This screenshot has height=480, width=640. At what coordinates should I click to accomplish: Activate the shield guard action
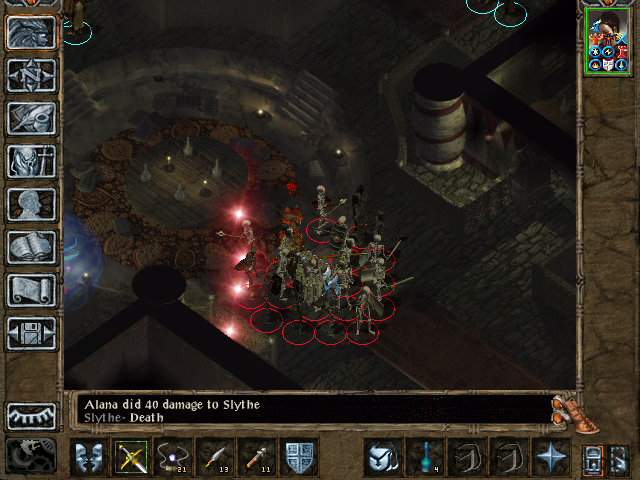pos(300,456)
